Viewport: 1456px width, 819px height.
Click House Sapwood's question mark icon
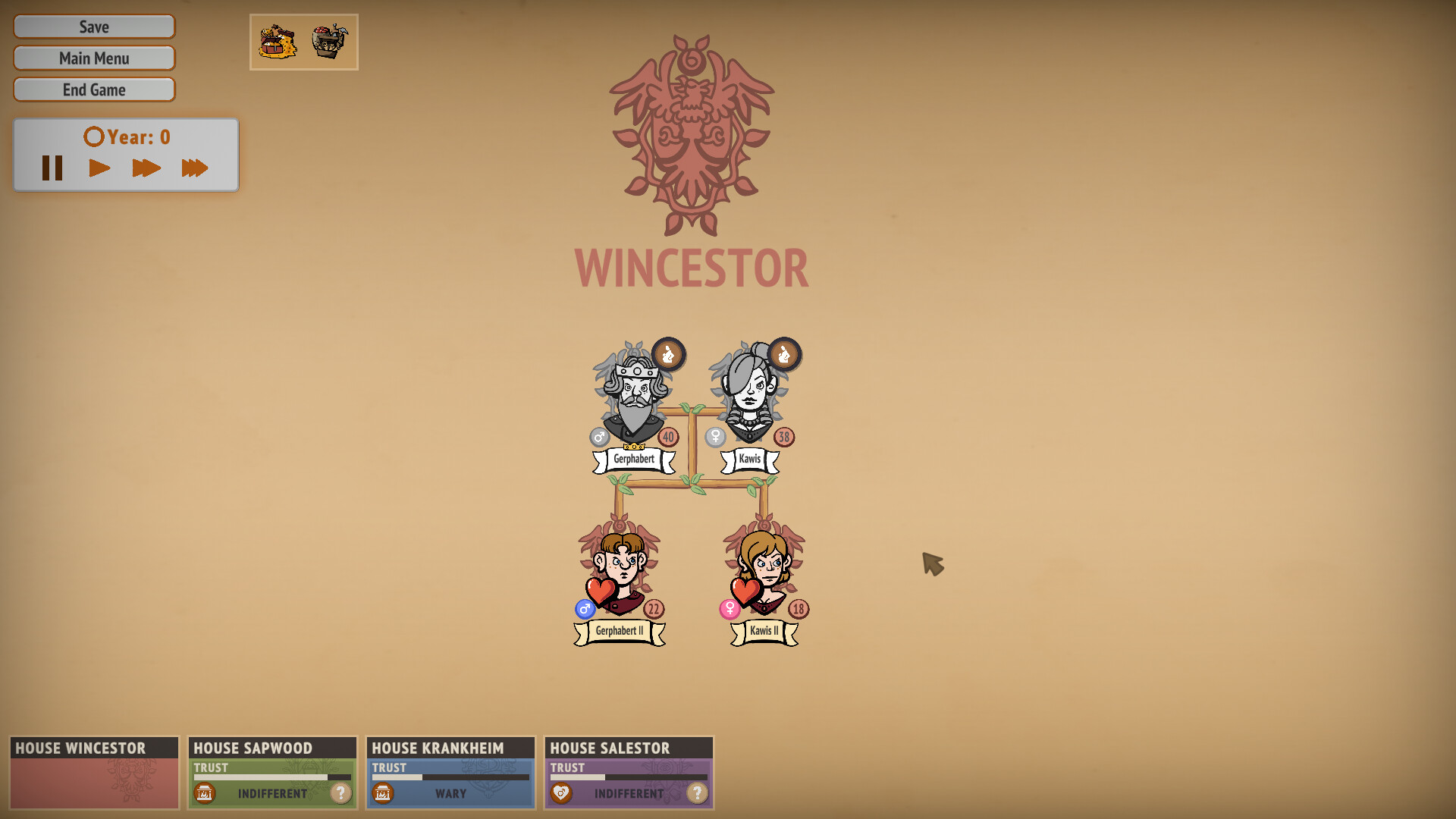[341, 793]
